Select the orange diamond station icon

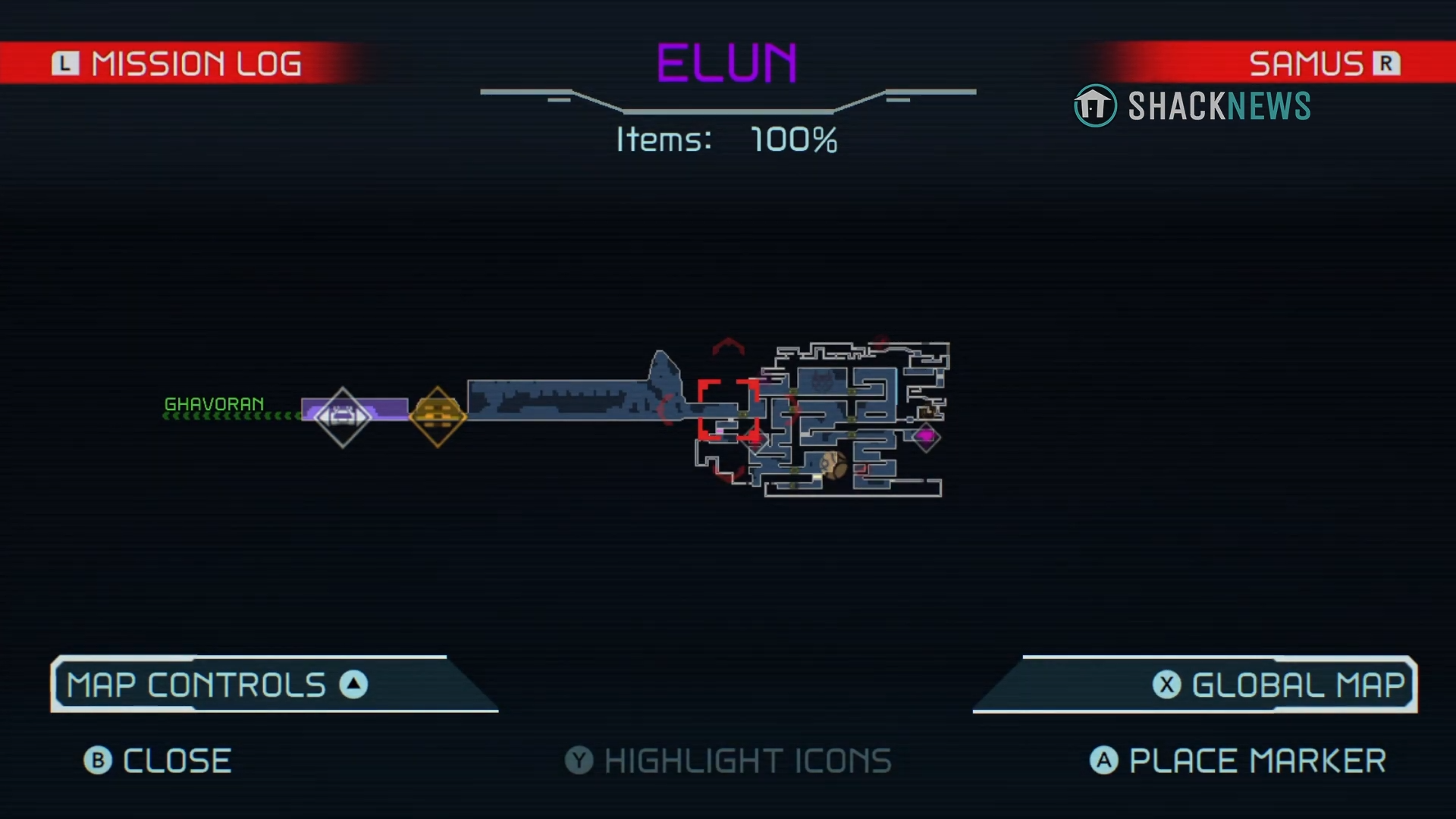coord(438,416)
